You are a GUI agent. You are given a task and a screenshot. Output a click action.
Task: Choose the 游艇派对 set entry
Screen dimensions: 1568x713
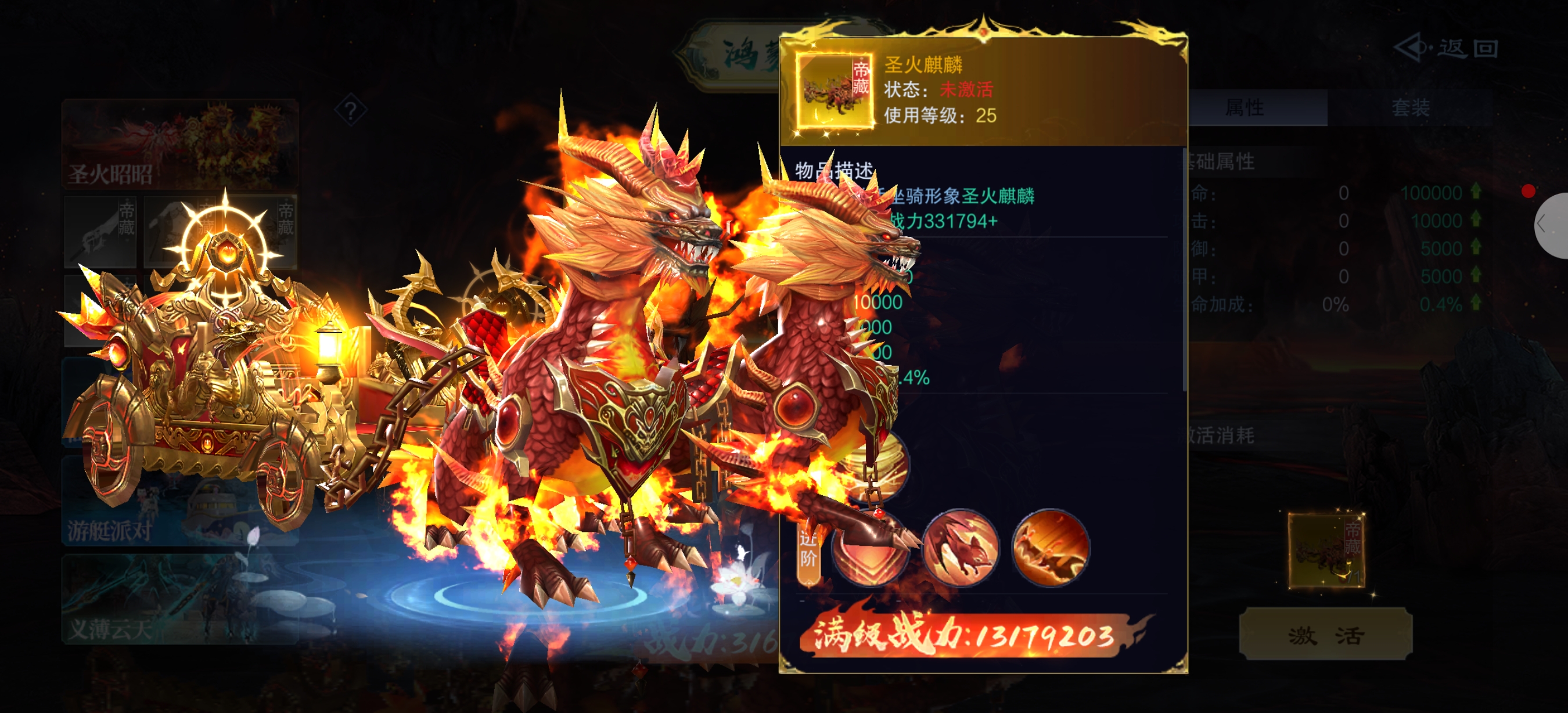coord(179,500)
